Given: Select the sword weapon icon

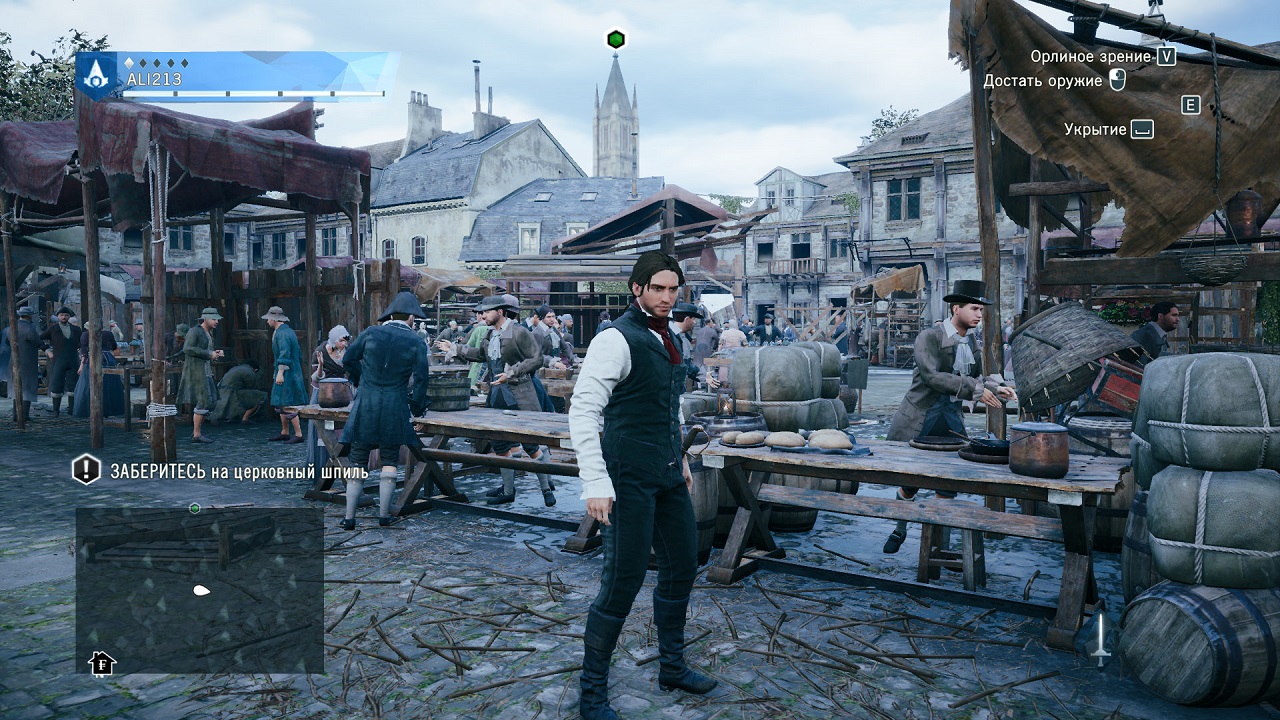Looking at the screenshot, I should 1100,639.
